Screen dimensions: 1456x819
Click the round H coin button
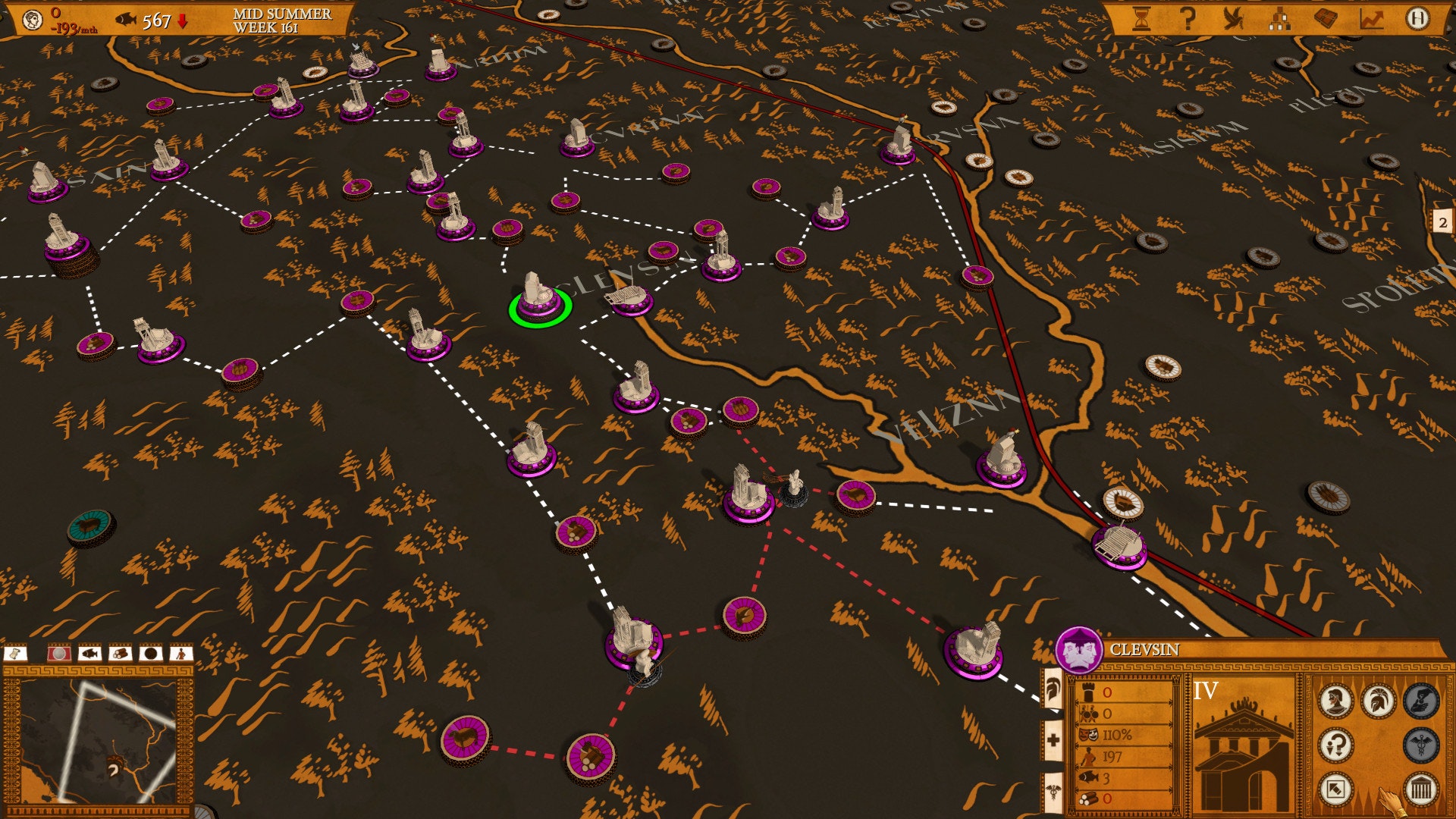point(1417,19)
